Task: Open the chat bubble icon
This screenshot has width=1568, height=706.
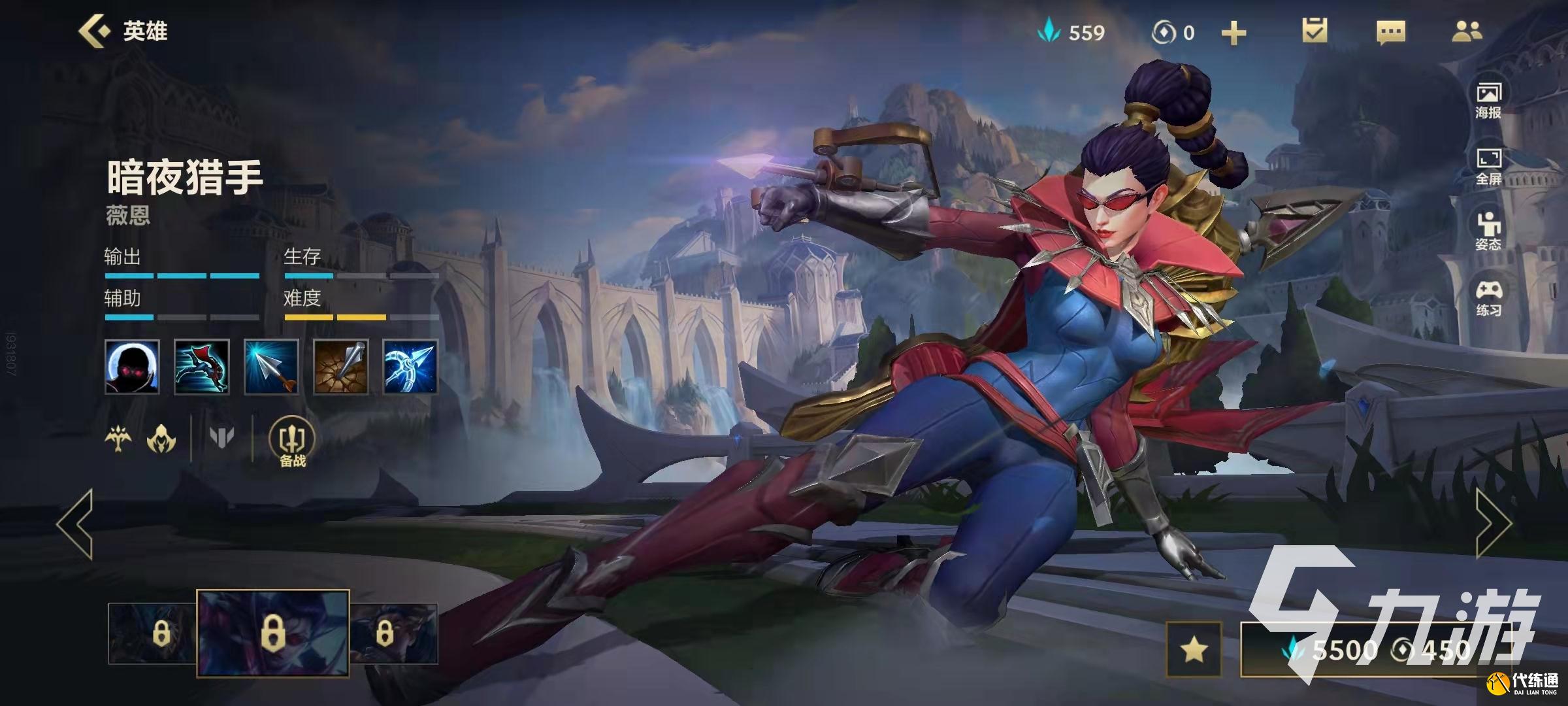Action: coord(1390,32)
